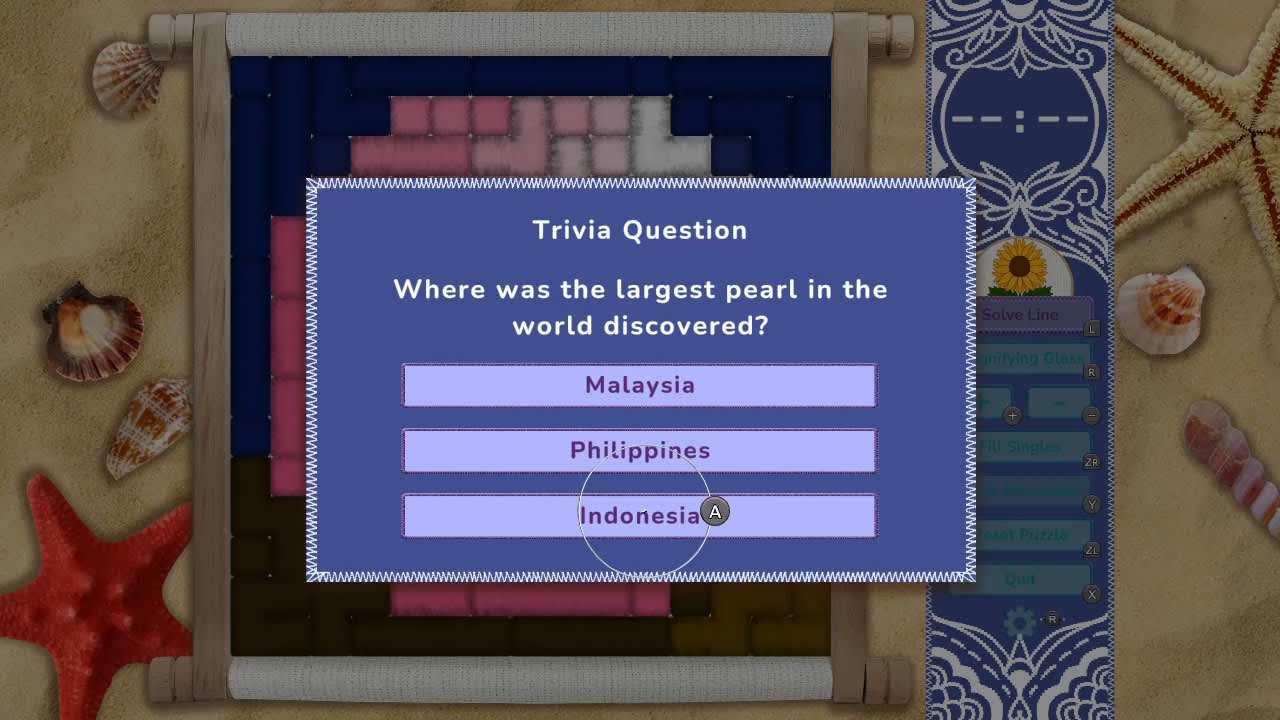Click the sunflower emblem above Solve Line
The height and width of the screenshot is (720, 1280).
pyautogui.click(x=1018, y=268)
